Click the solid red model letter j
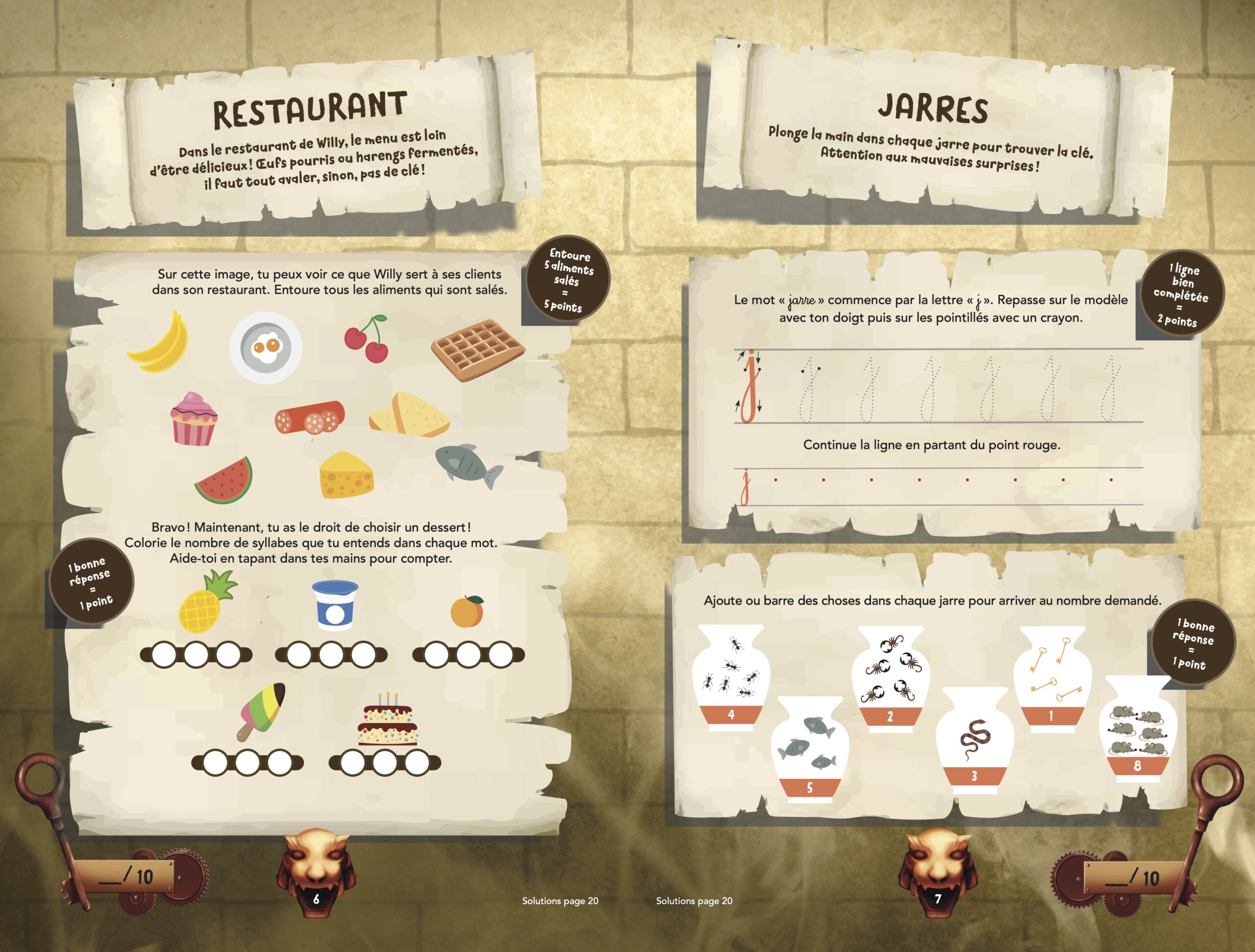 coord(751,387)
